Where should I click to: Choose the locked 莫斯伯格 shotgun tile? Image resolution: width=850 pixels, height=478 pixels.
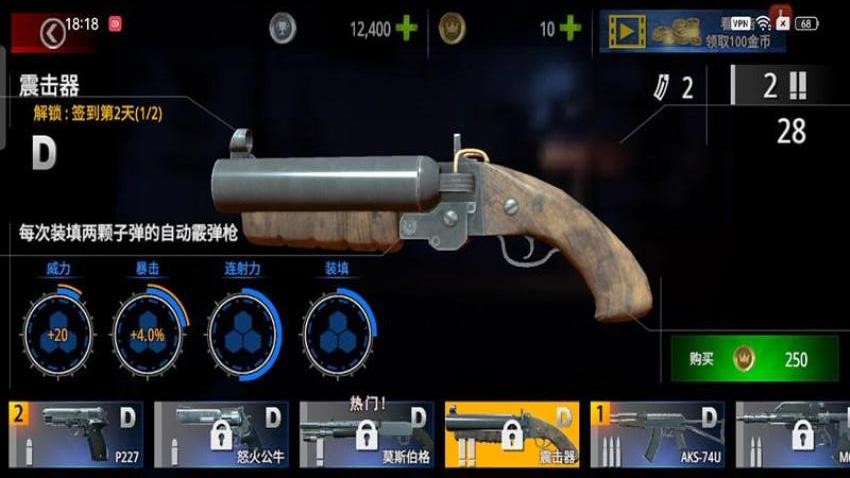366,434
